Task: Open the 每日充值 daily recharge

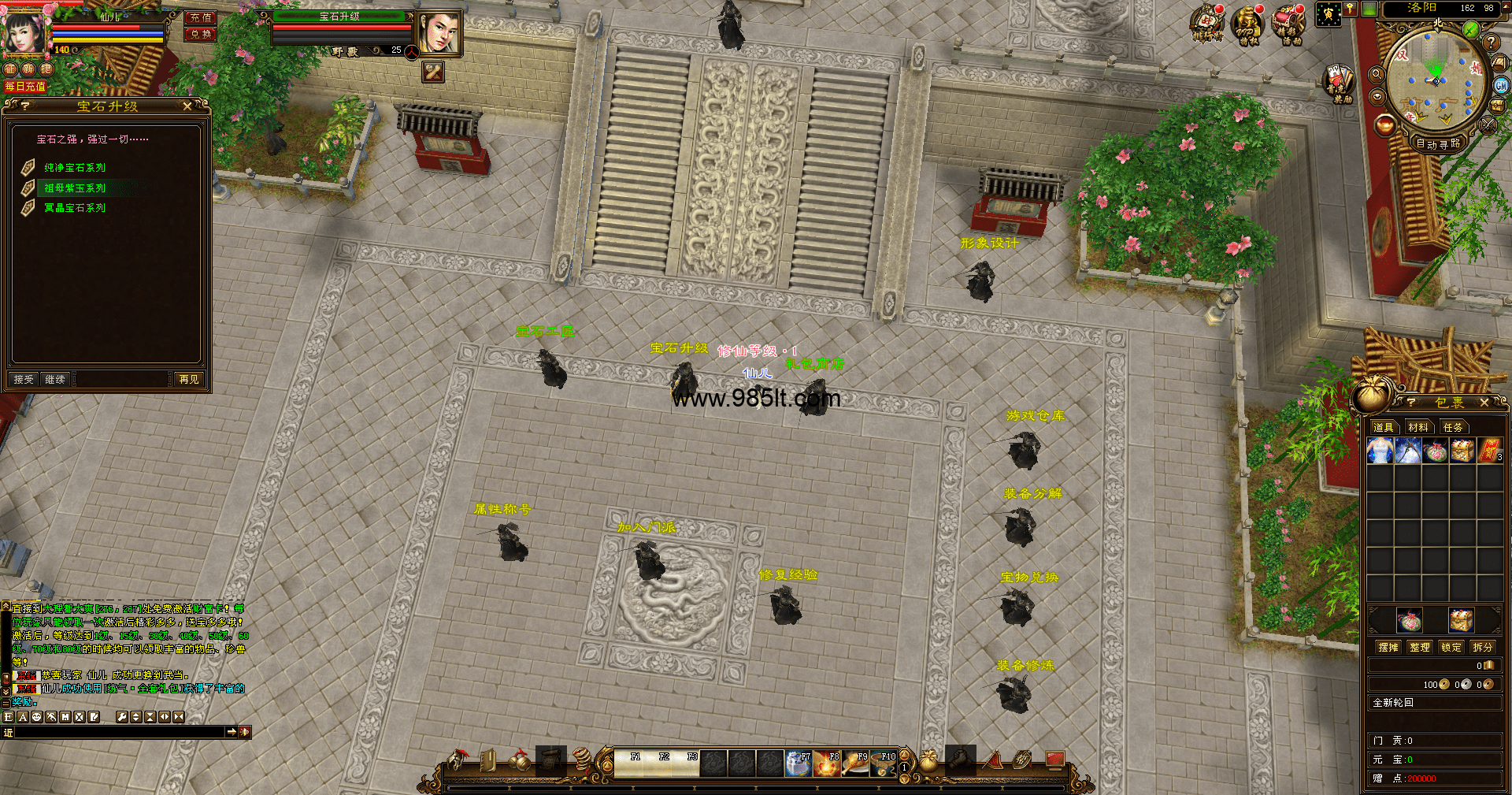Action: coord(25,86)
